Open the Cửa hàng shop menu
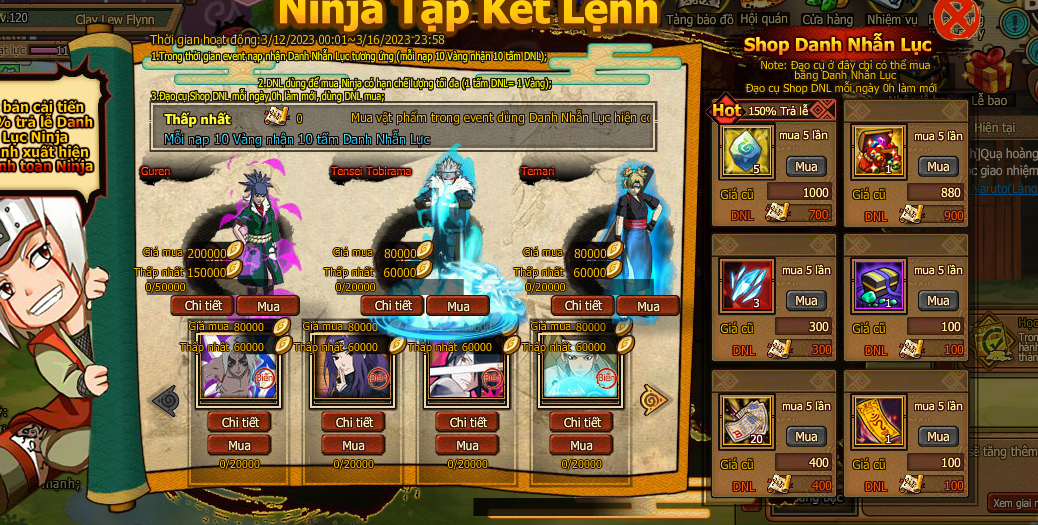1038x525 pixels. coord(827,19)
